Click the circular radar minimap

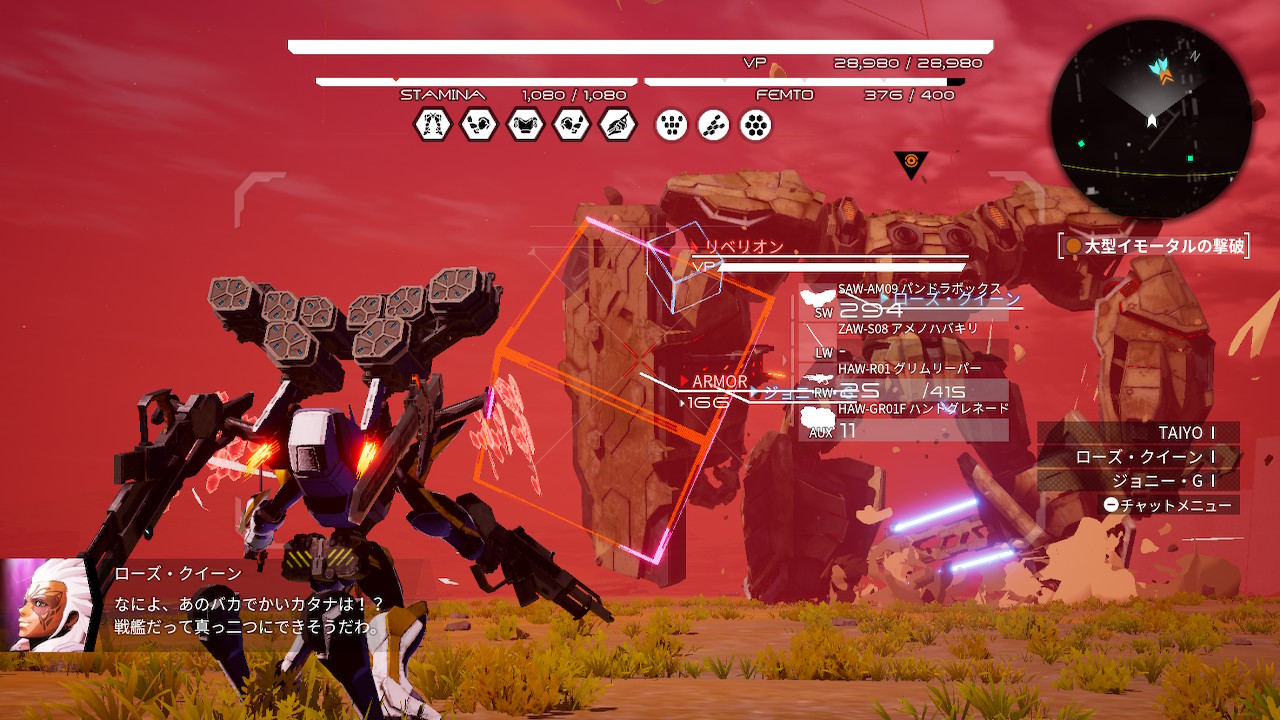pos(1150,119)
